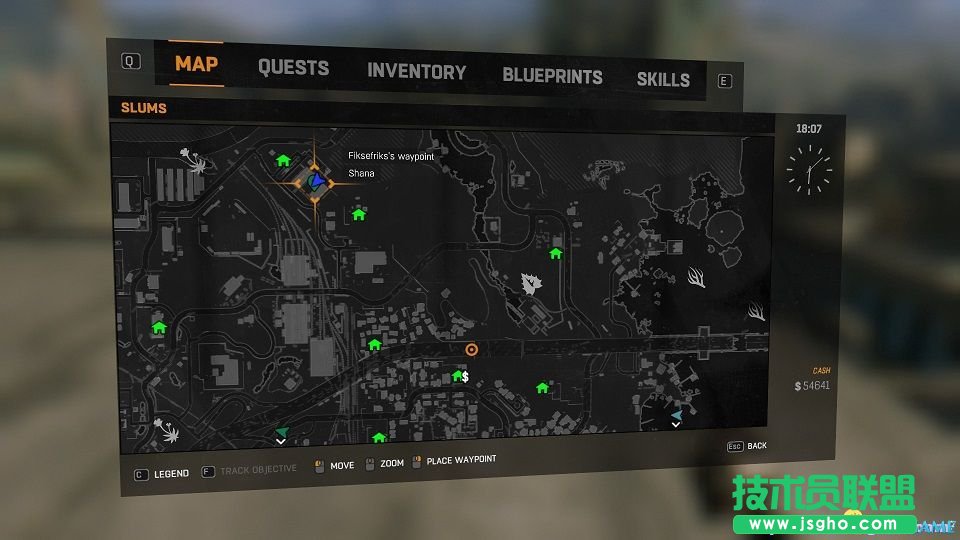
Task: Select the blue player arrow marker
Action: click(318, 181)
